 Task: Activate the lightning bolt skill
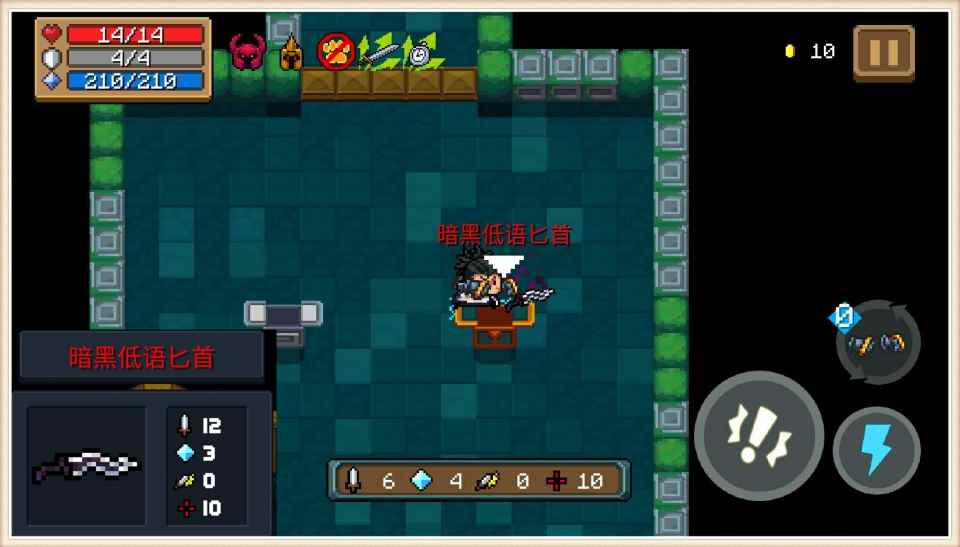tap(877, 449)
